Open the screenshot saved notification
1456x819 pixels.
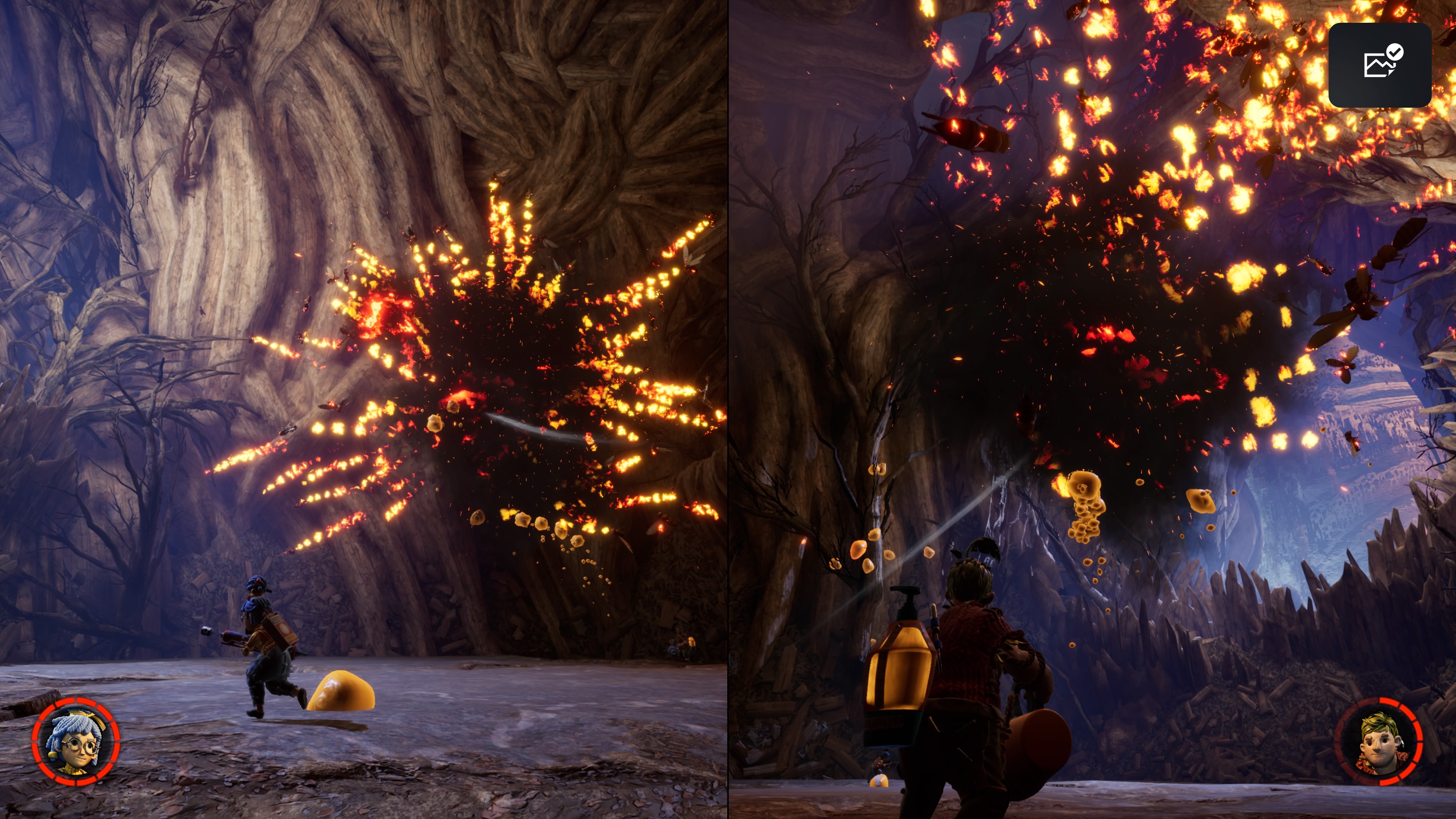click(1380, 65)
